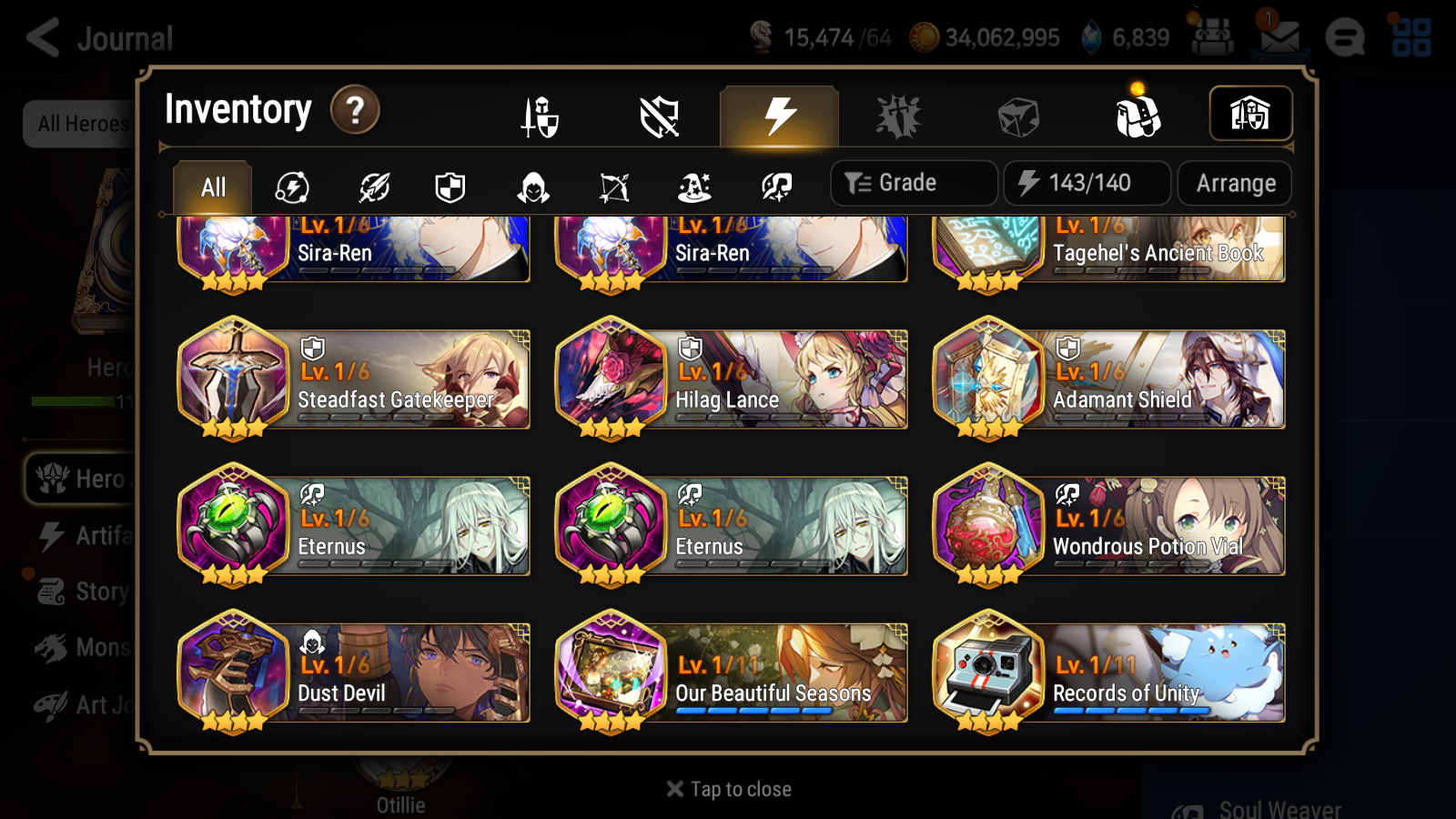This screenshot has height=819, width=1456.
Task: Select the Eternus artifact thumbnail
Action: [x=232, y=526]
